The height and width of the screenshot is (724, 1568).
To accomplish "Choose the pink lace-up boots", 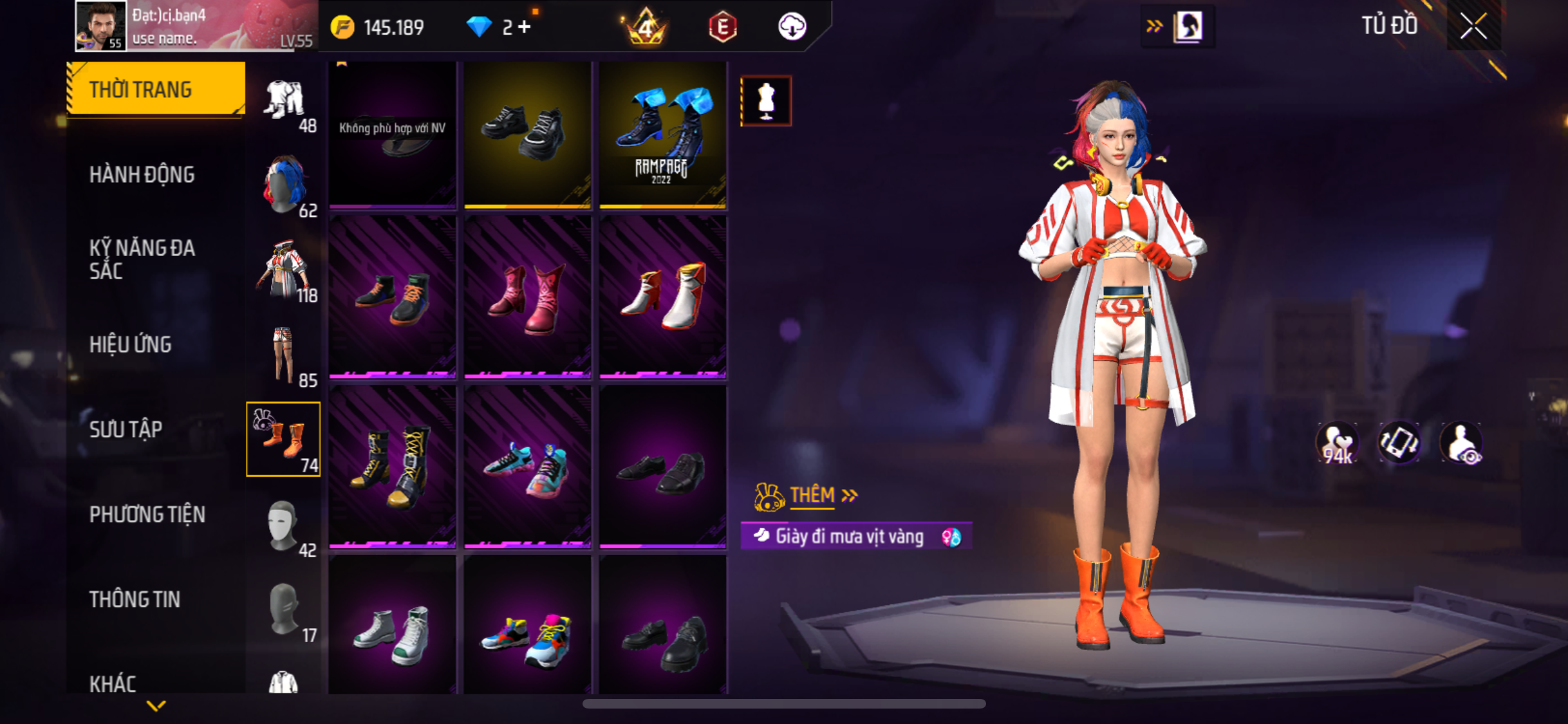I will pos(527,296).
